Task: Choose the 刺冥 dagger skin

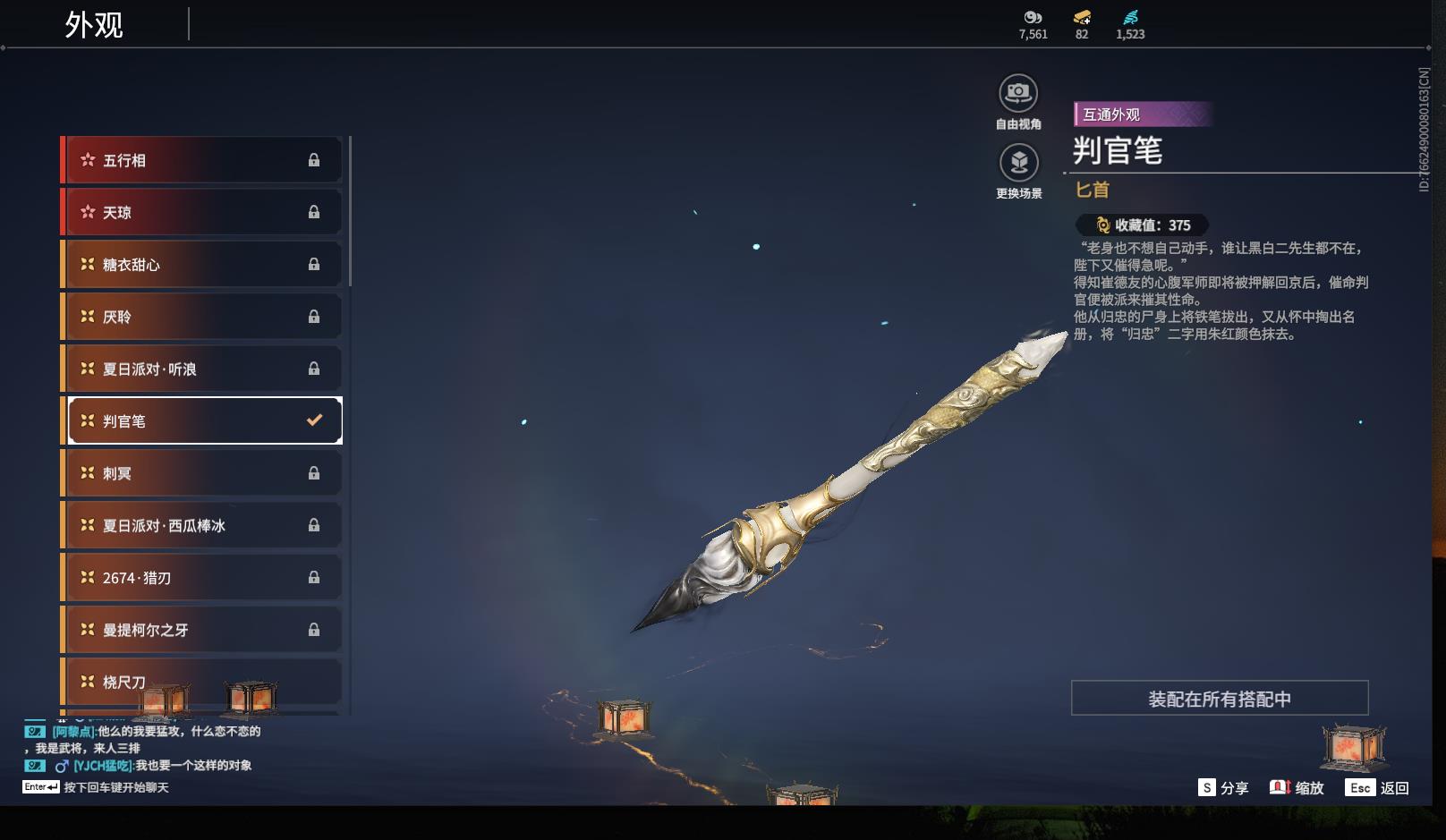Action: pyautogui.click(x=202, y=473)
